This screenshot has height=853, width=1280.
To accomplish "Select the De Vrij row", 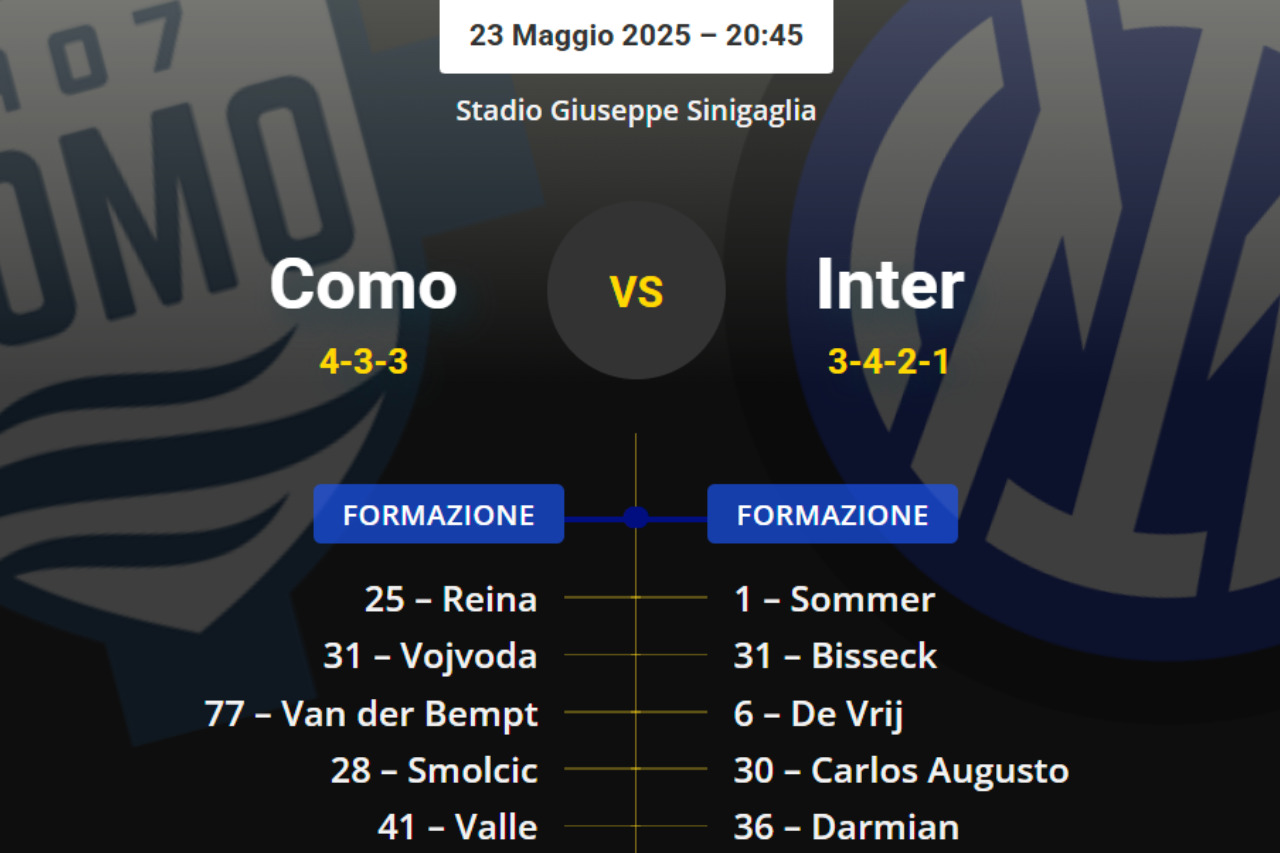I will coord(819,714).
